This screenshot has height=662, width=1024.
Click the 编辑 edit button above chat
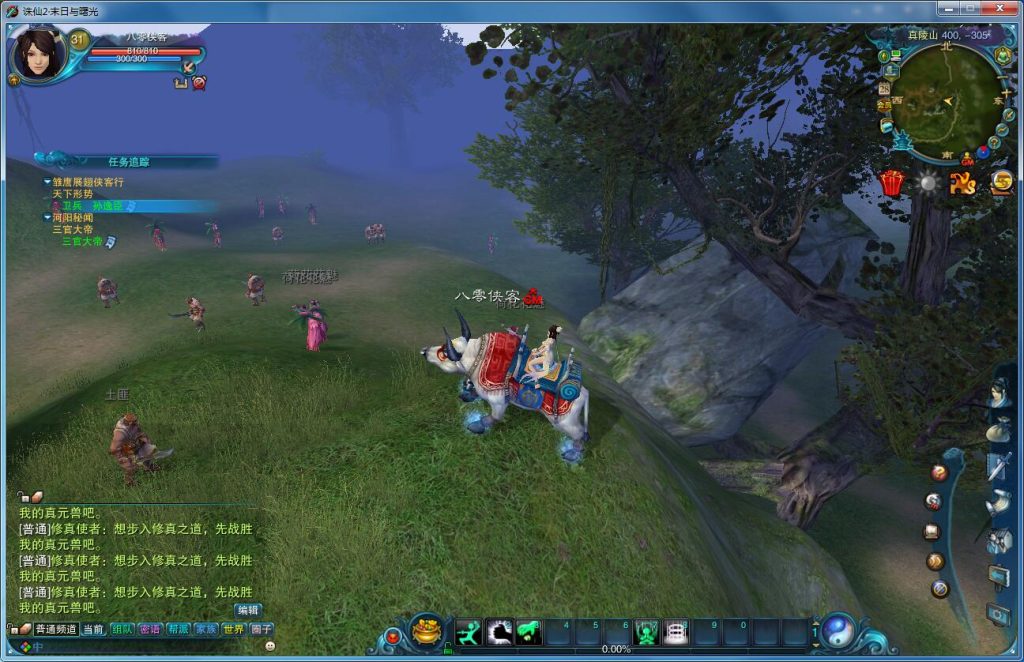click(x=248, y=609)
